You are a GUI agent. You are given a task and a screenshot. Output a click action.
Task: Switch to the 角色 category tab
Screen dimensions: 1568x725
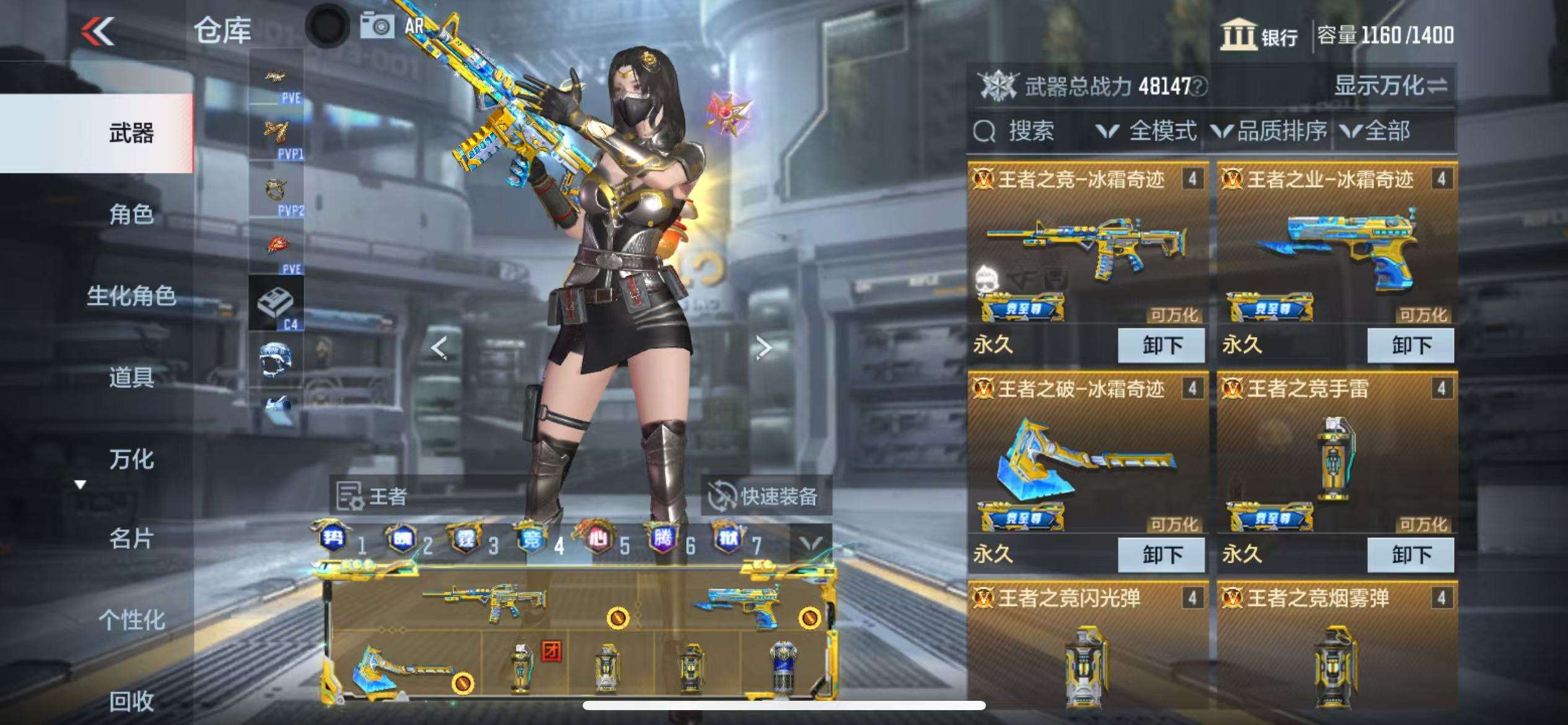coord(131,214)
